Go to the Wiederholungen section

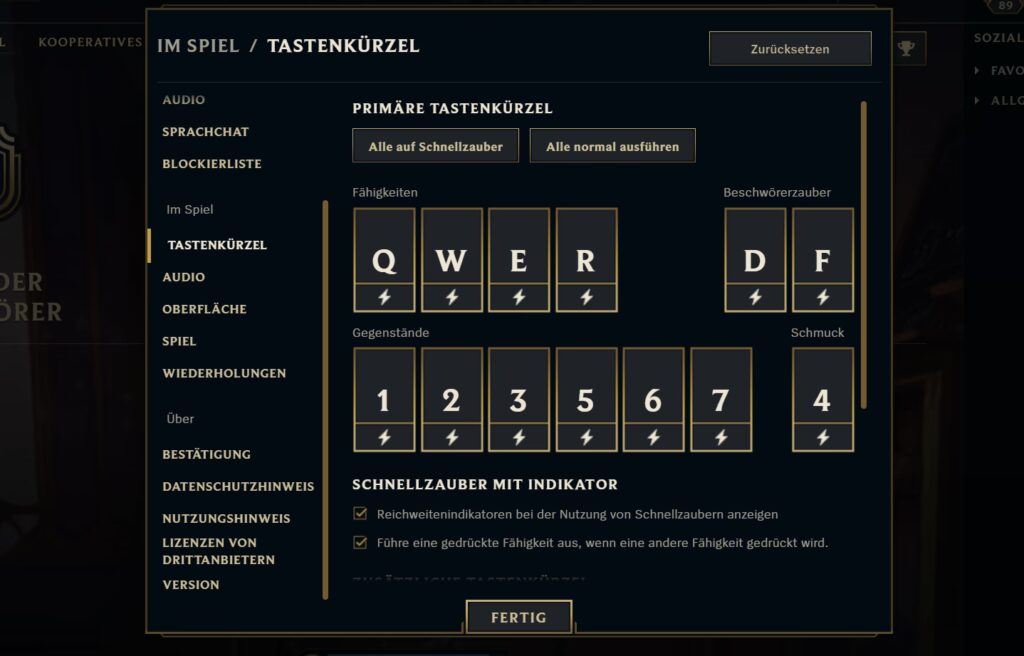224,373
